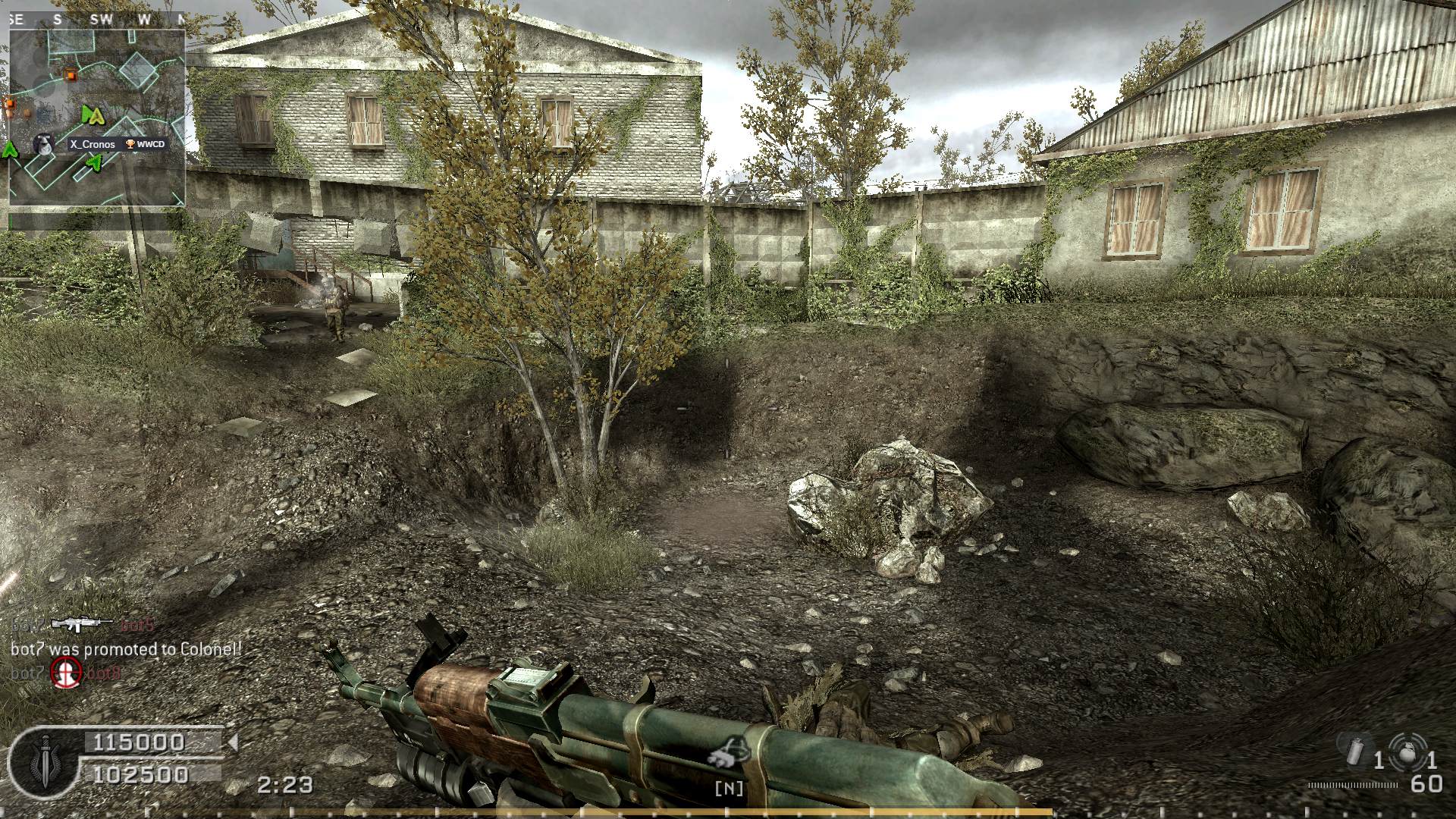Click the compass strip above the minimap
The image size is (1456, 819).
(97, 20)
